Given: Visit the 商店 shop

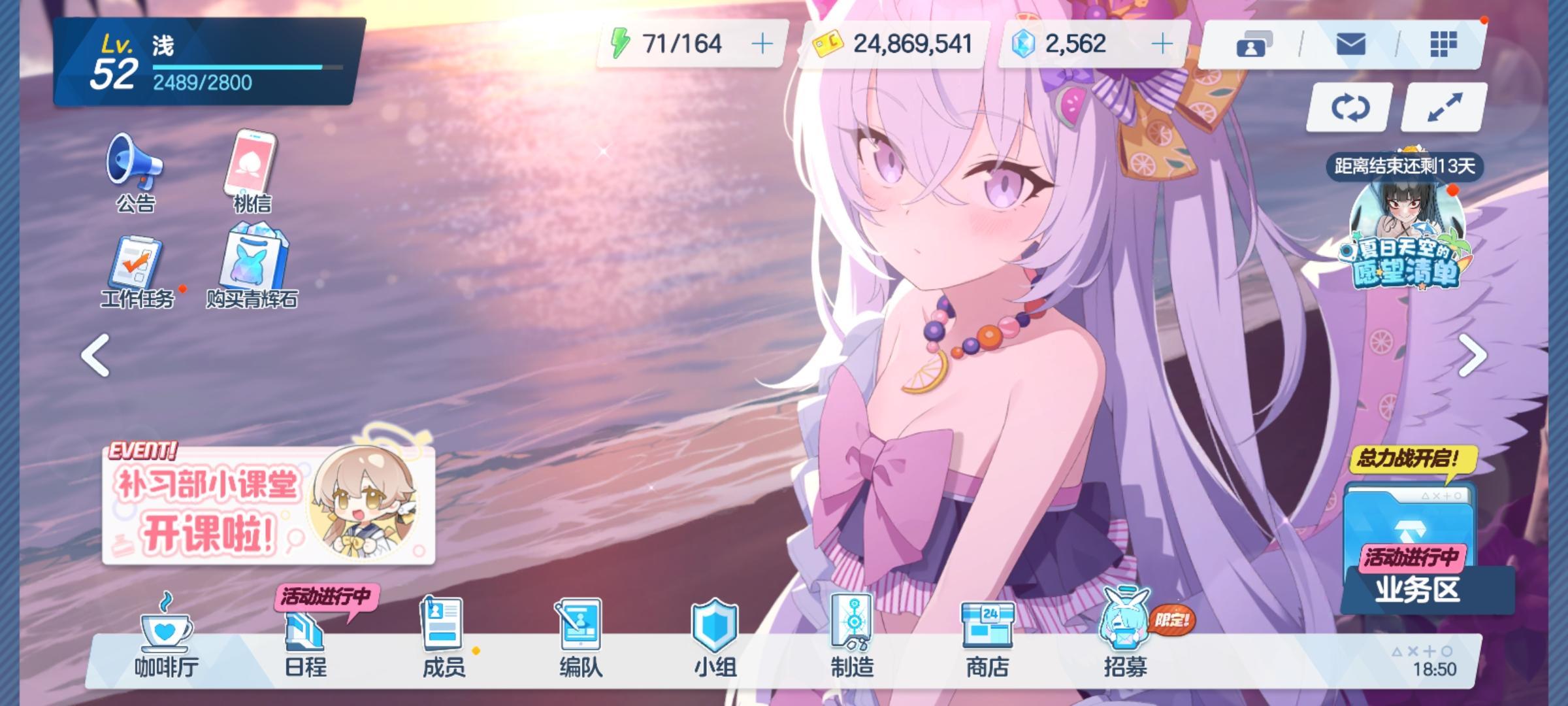Looking at the screenshot, I should tap(989, 644).
